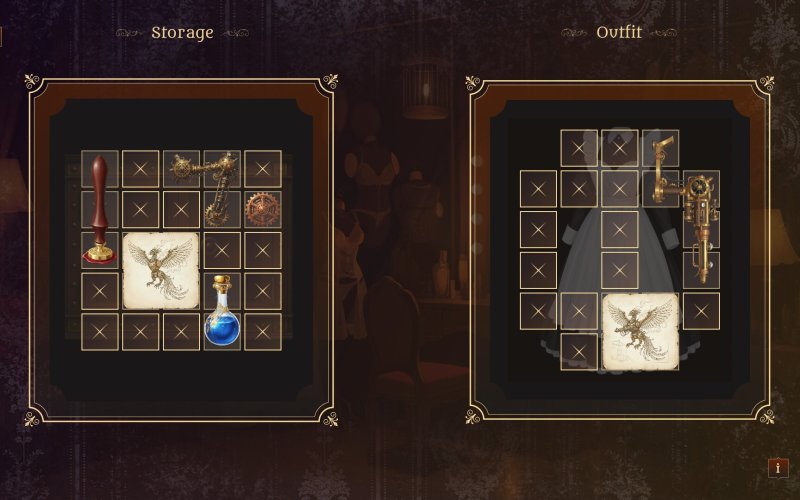Pick the blue potion flask in Storage
The height and width of the screenshot is (500, 800).
tap(222, 312)
